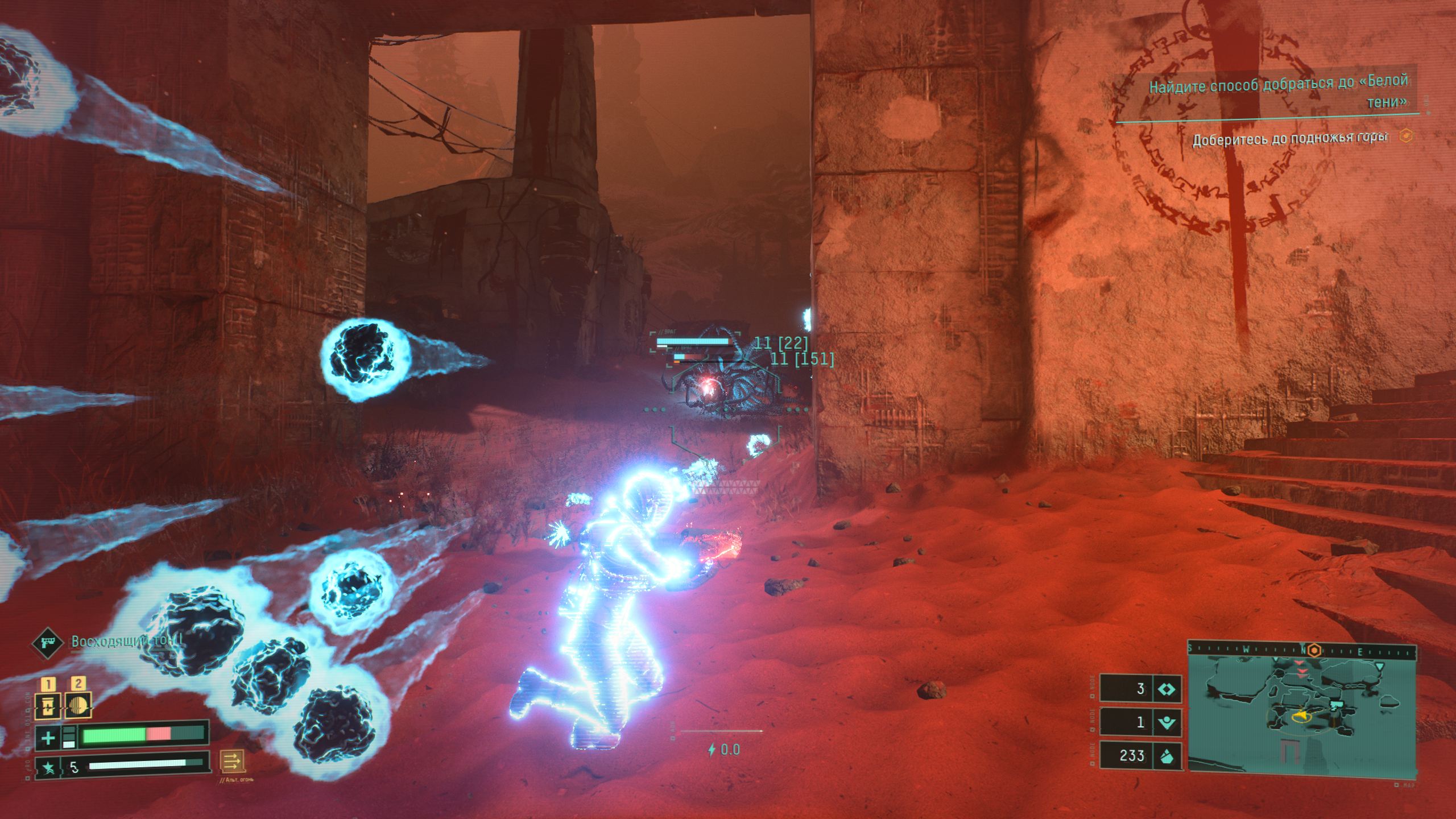The width and height of the screenshot is (1456, 819).
Task: Click the hexagon icon beside «Доберитесь до подножья горы»
Action: click(x=1407, y=136)
